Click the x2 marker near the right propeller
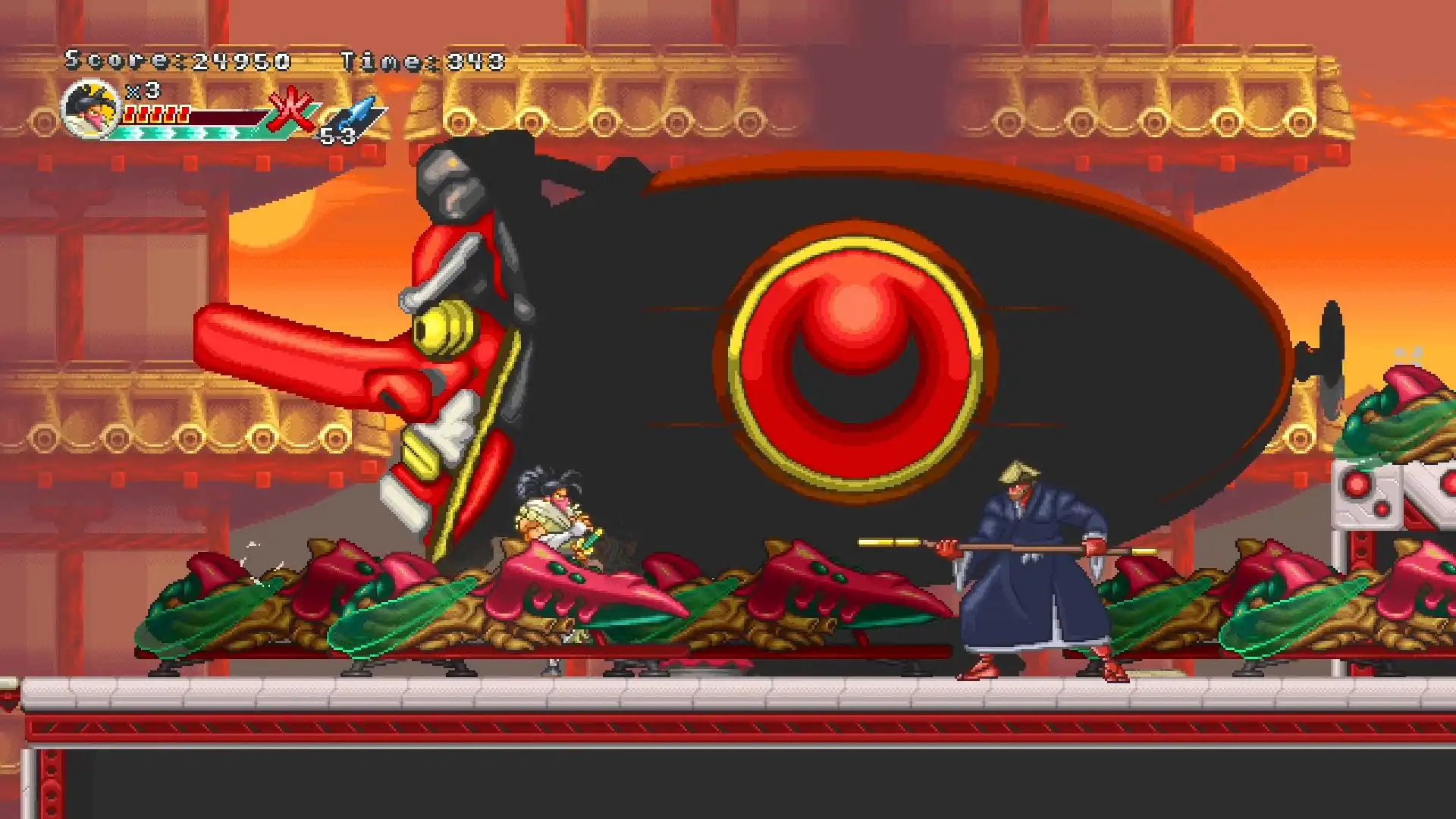Viewport: 1456px width, 819px height. [x=1409, y=353]
